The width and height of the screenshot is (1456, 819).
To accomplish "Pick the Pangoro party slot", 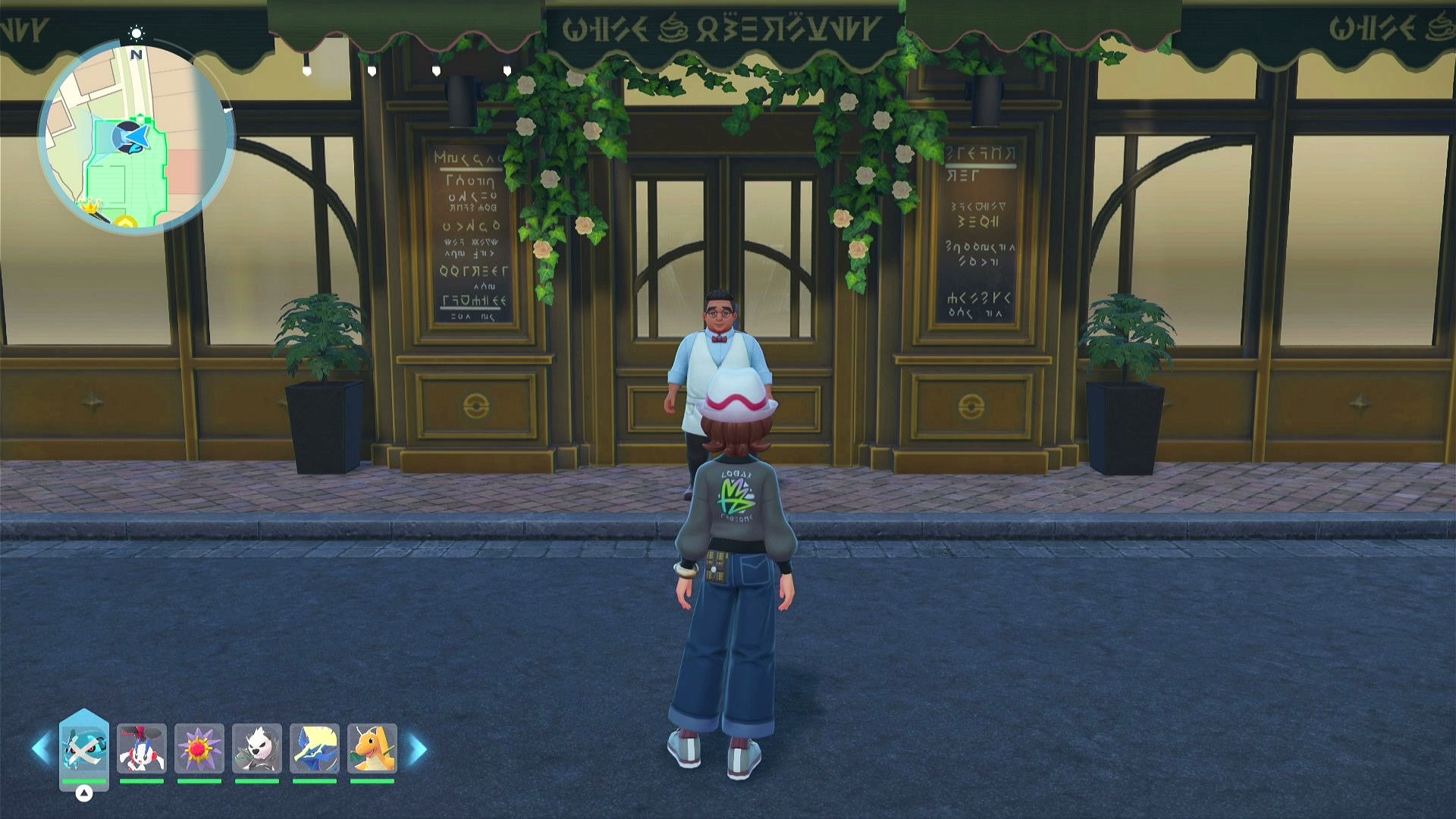I will click(x=256, y=748).
